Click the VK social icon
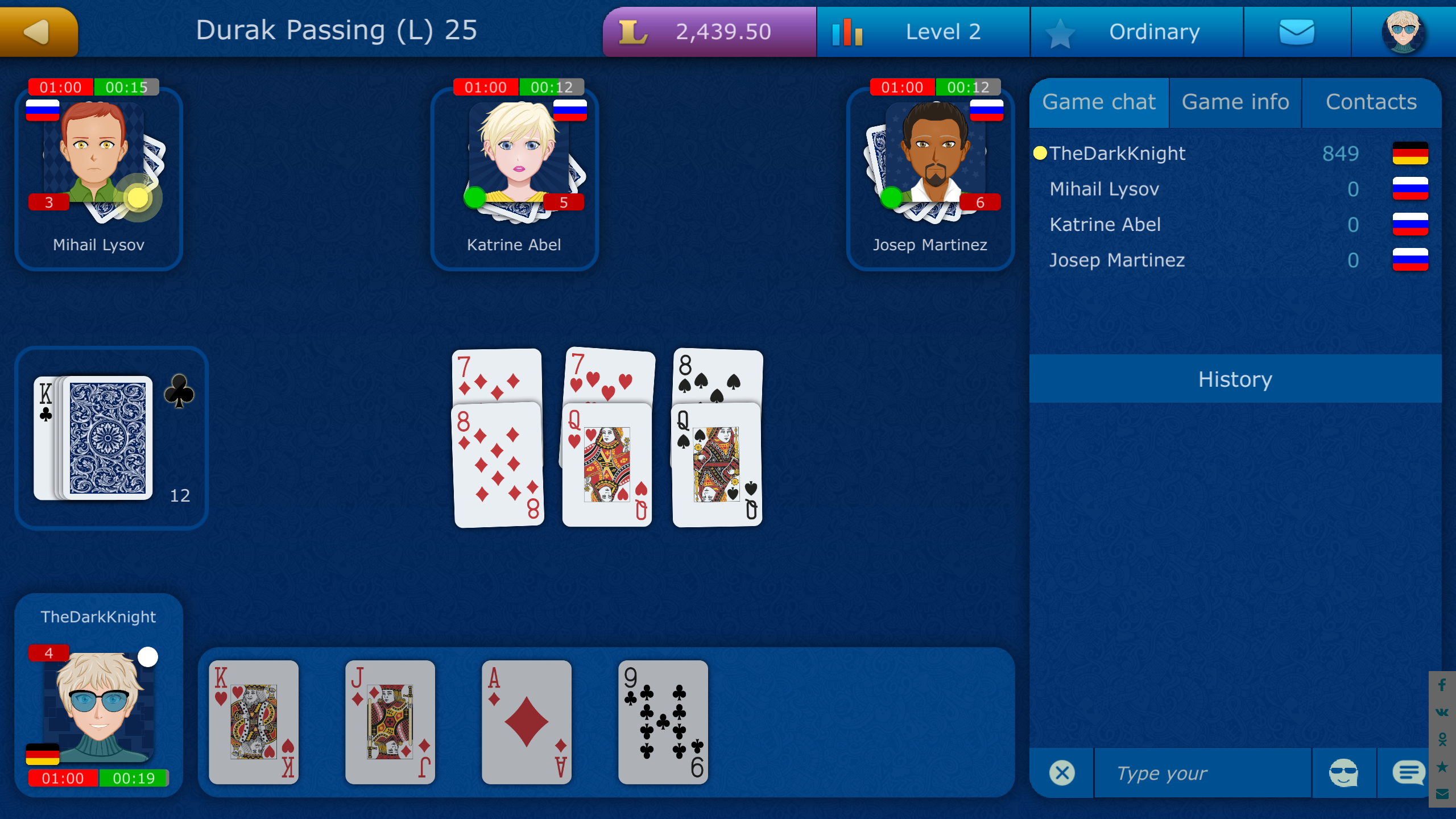 (1442, 713)
